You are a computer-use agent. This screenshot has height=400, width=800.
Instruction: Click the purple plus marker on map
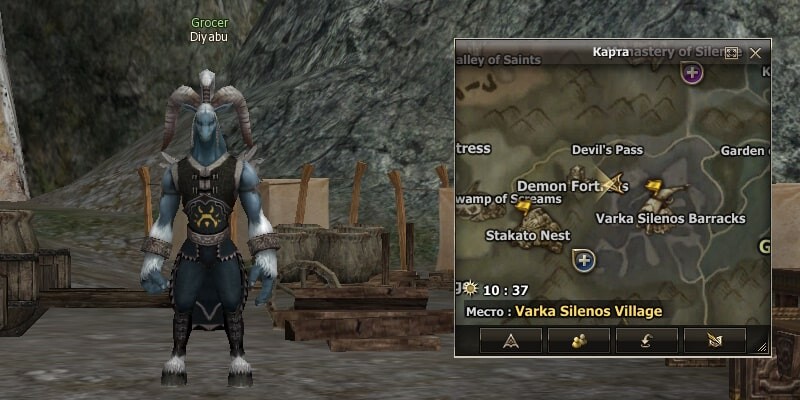coord(691,72)
